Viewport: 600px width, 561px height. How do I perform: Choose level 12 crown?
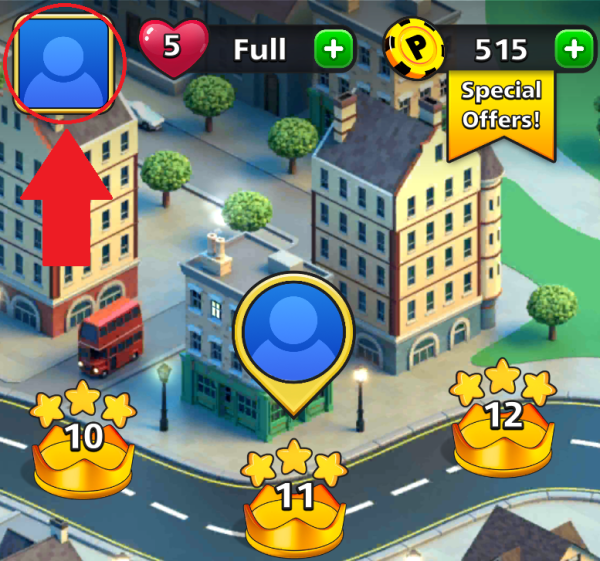[503, 424]
